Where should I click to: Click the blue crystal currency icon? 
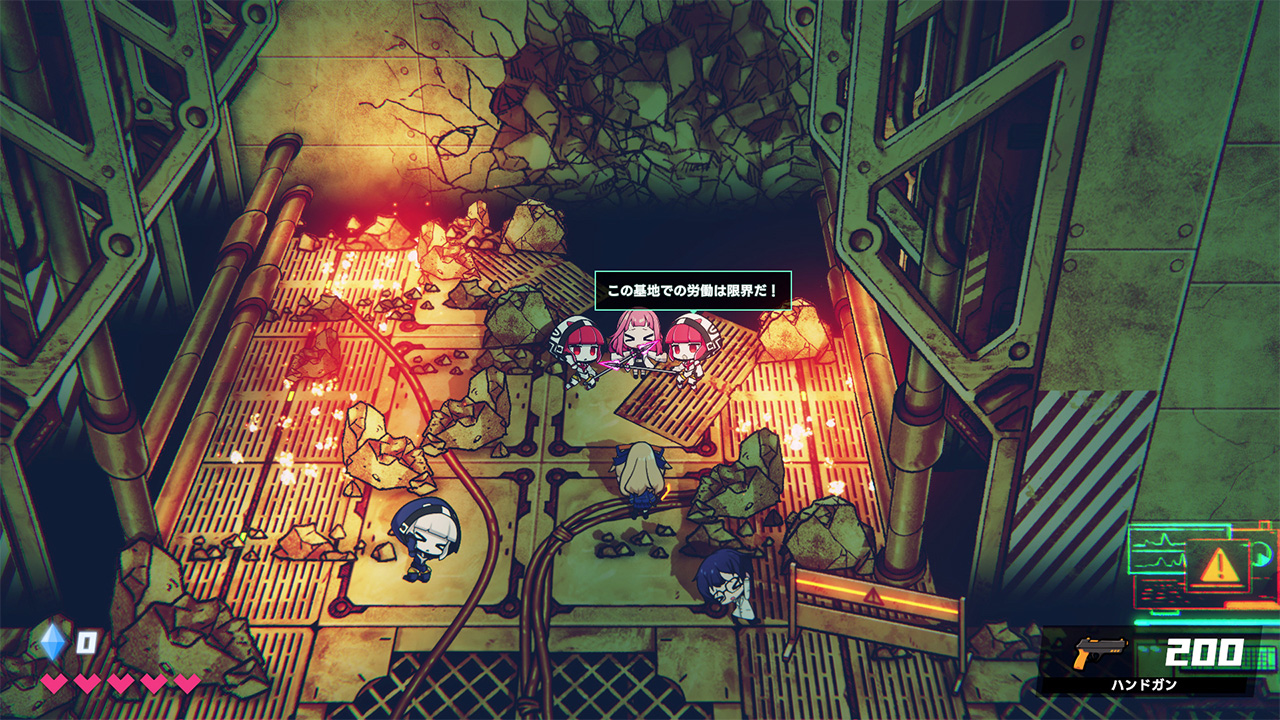point(53,641)
